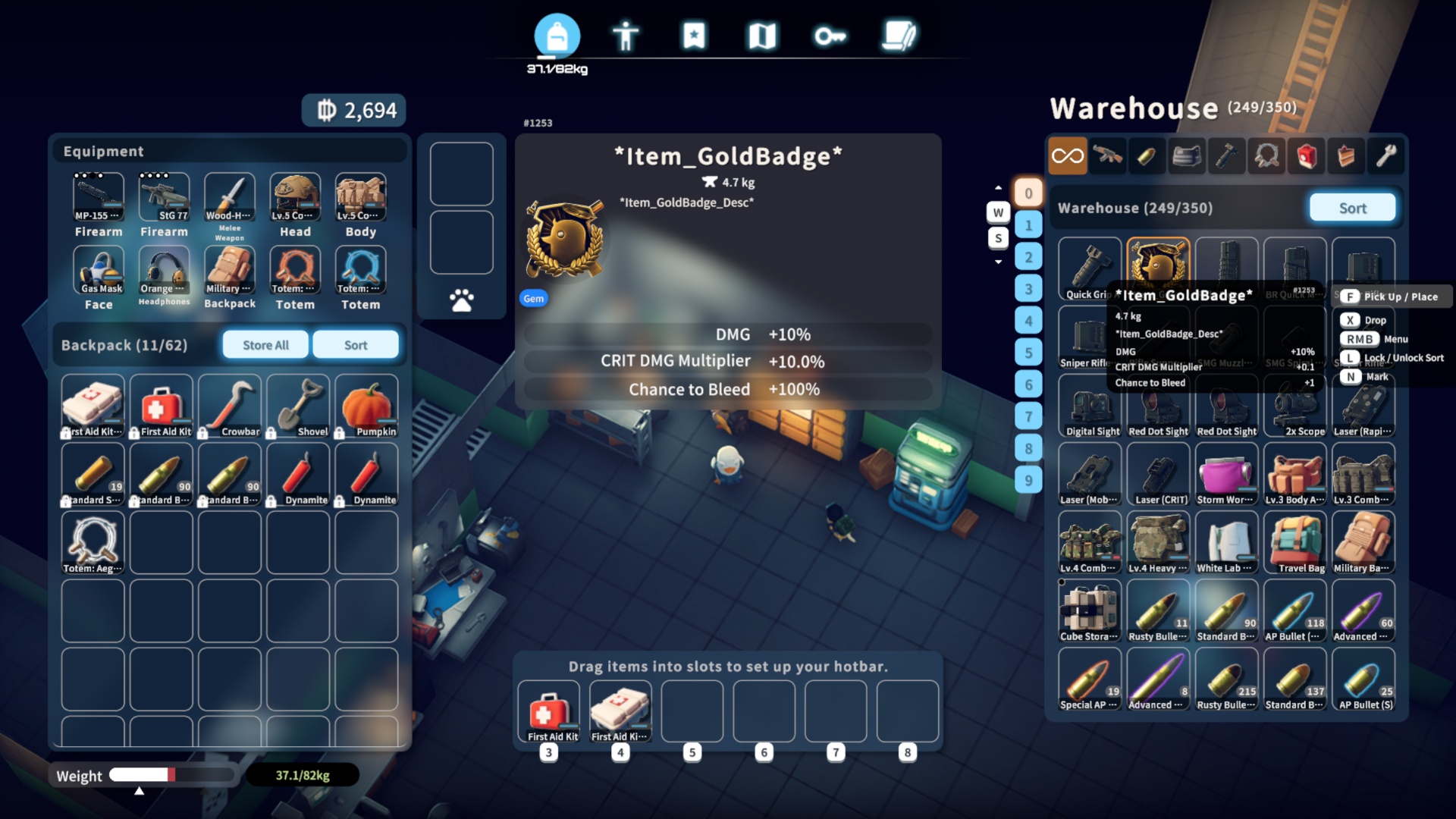The width and height of the screenshot is (1456, 819).
Task: Select the Crowbar in backpack
Action: (x=229, y=406)
